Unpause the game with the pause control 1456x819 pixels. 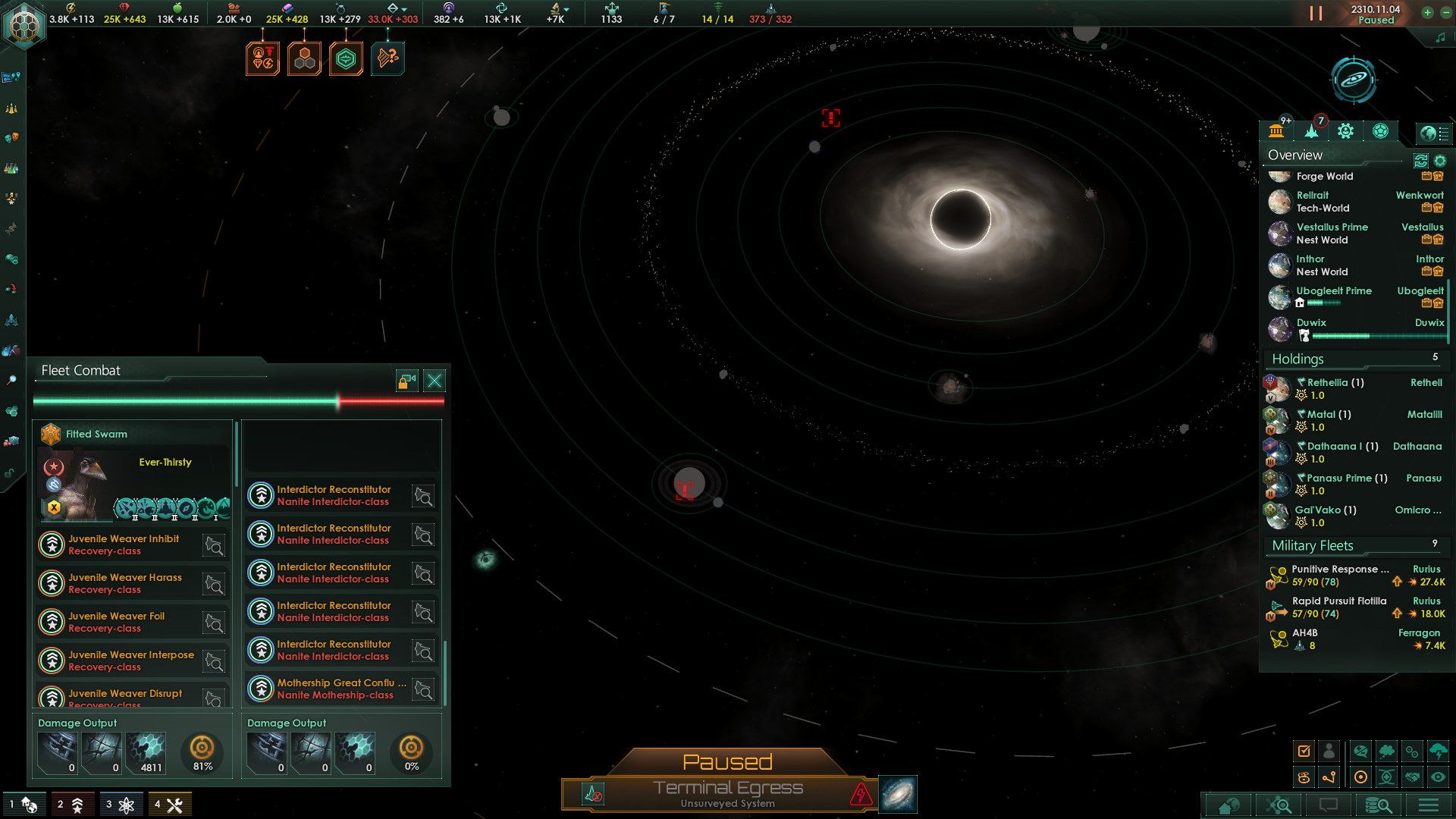(1315, 13)
